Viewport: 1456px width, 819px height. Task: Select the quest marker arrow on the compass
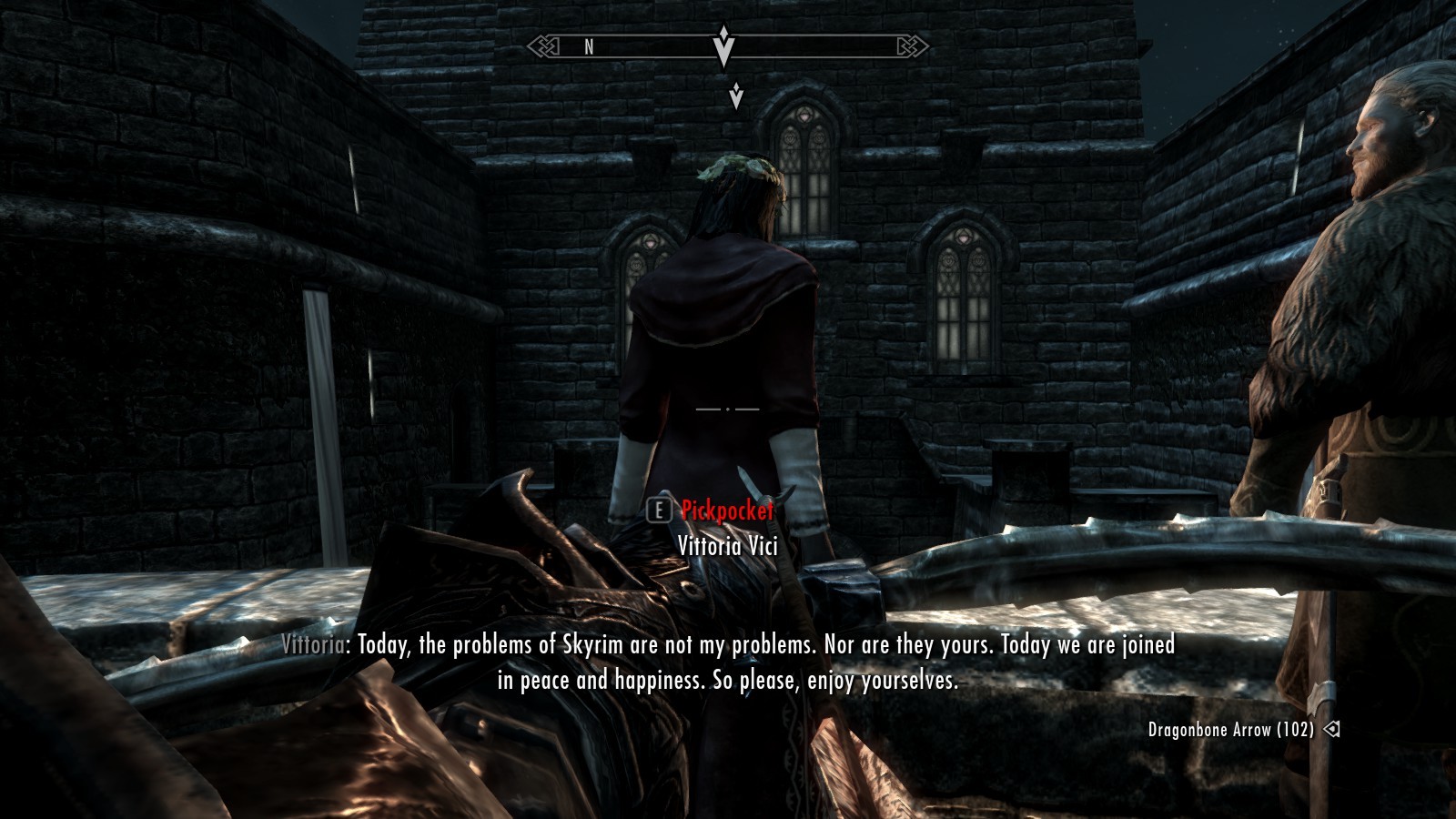pyautogui.click(x=723, y=45)
